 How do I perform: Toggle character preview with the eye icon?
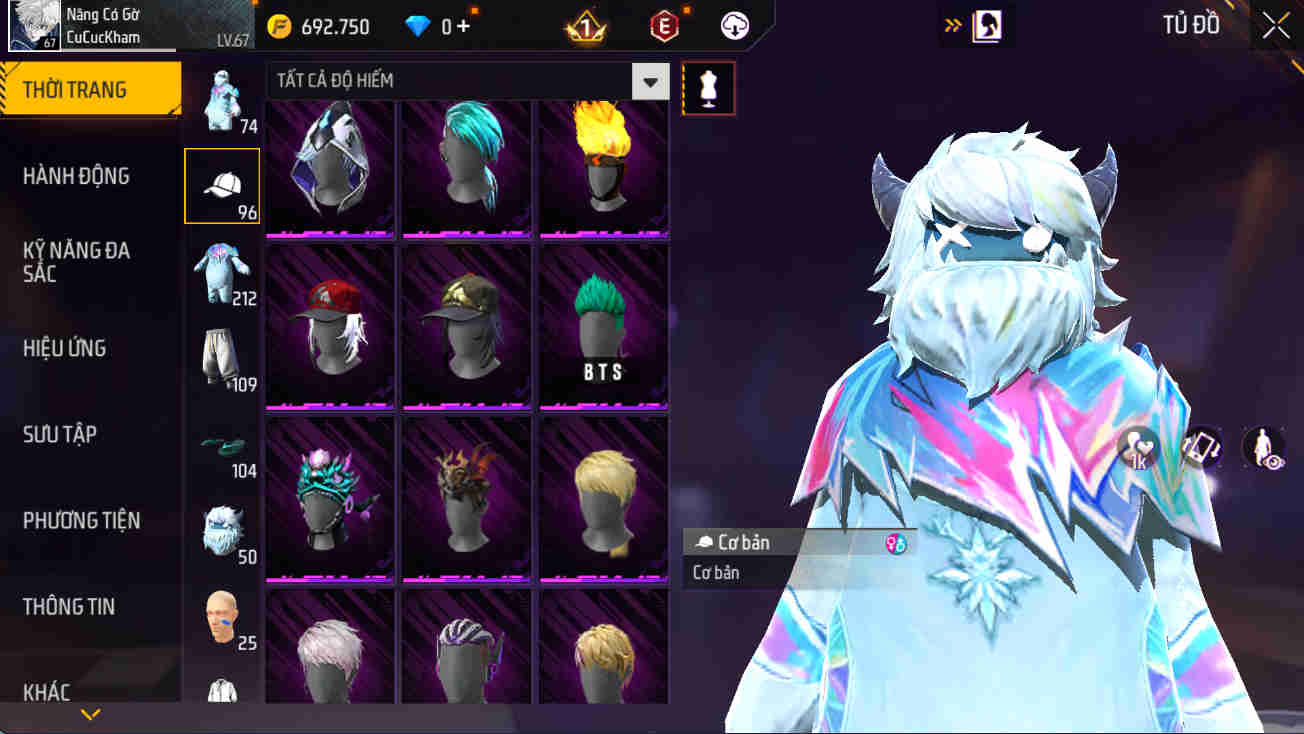point(1262,448)
